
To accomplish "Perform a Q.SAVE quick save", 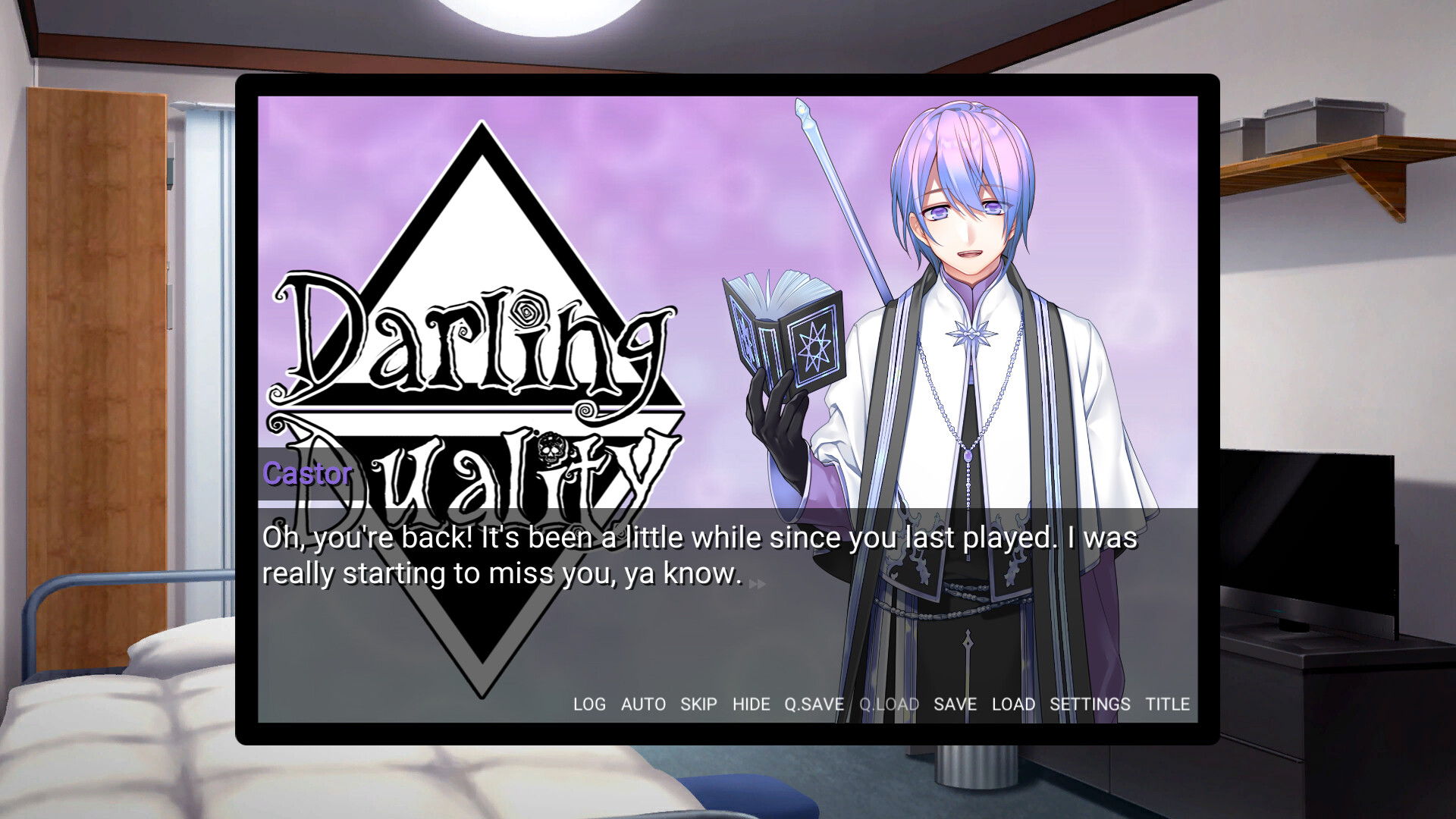I will pyautogui.click(x=814, y=704).
